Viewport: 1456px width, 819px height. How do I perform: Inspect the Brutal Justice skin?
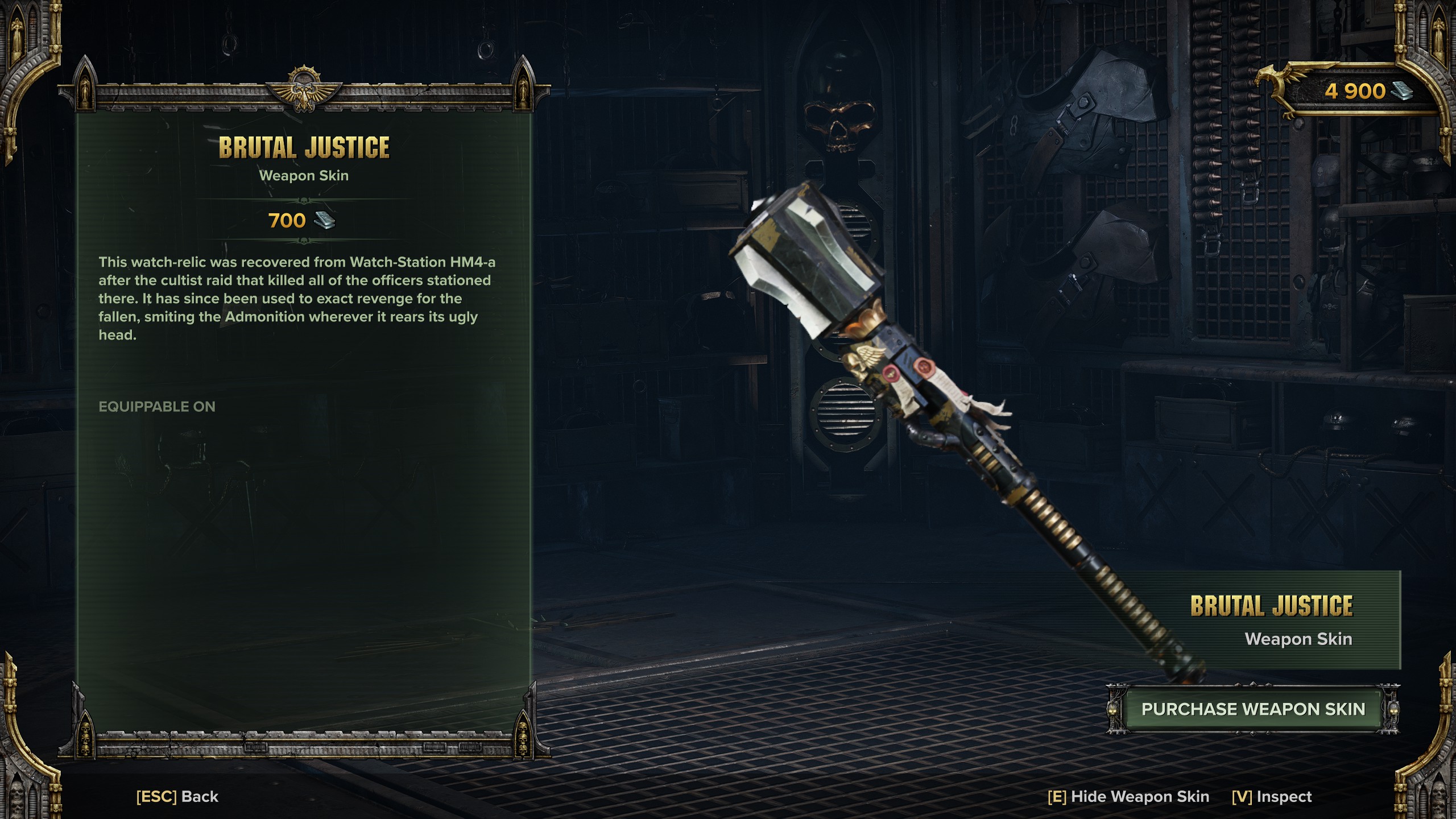coord(1272,796)
